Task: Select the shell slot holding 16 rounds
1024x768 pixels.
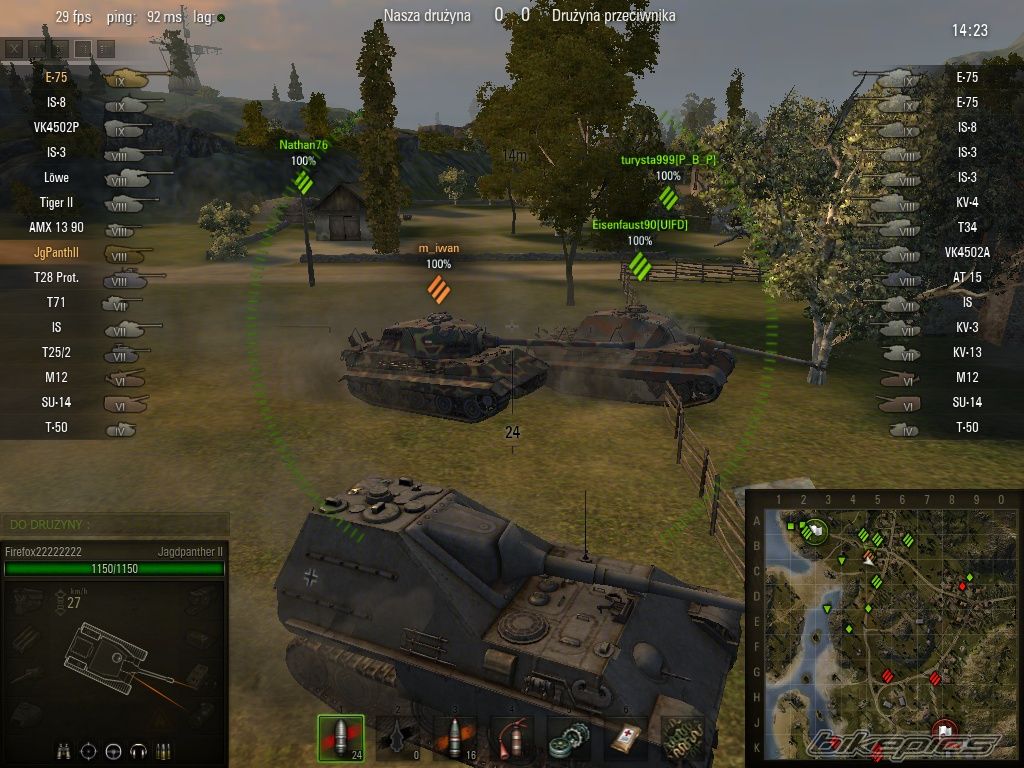Action: pos(456,738)
